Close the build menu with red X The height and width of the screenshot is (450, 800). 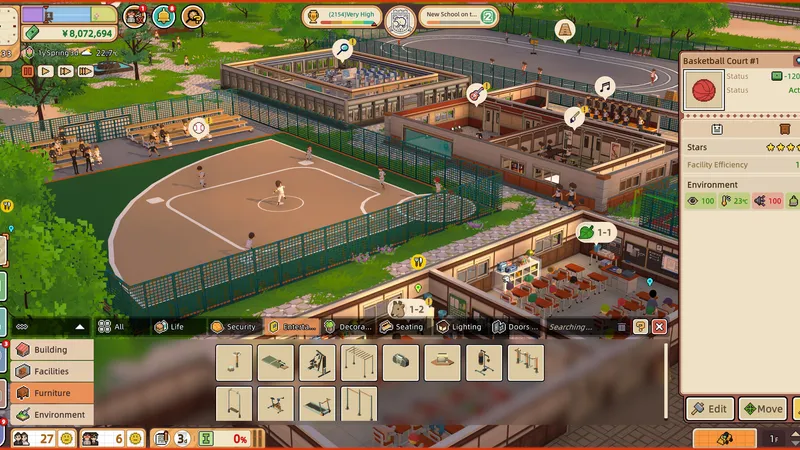659,327
